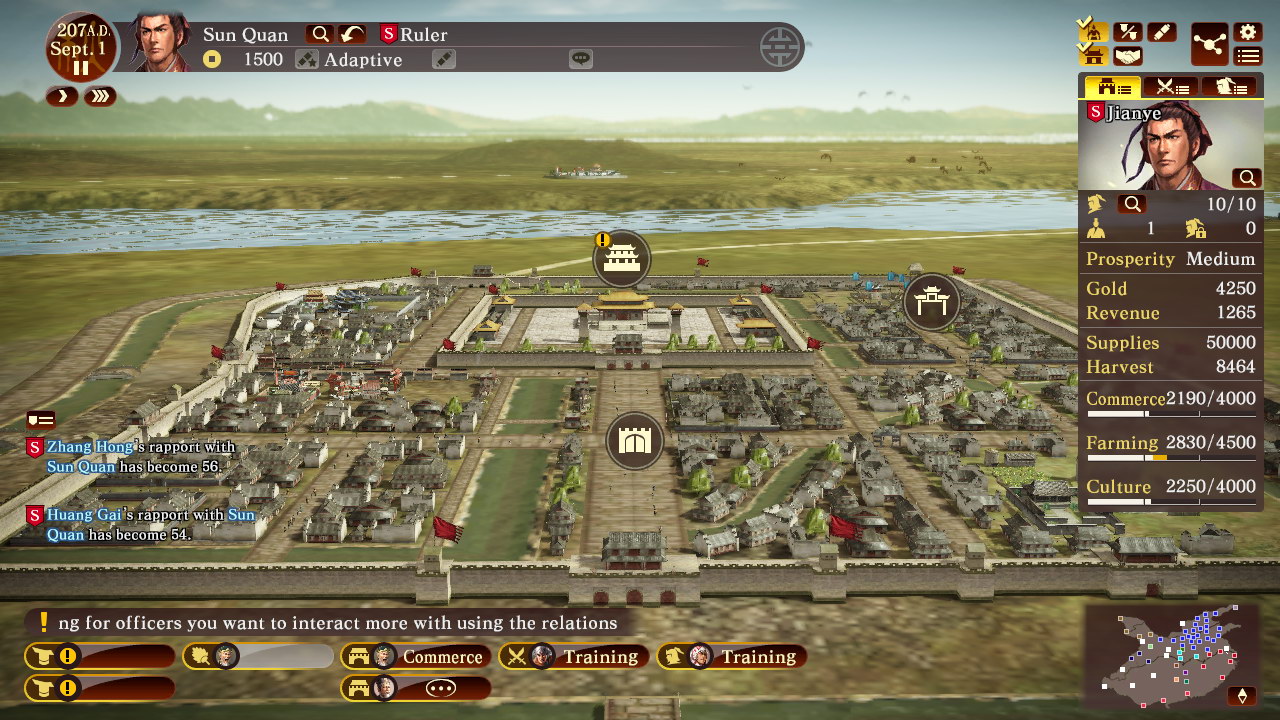
Task: Click the curved return arrow beside Sun Quan
Action: point(351,34)
